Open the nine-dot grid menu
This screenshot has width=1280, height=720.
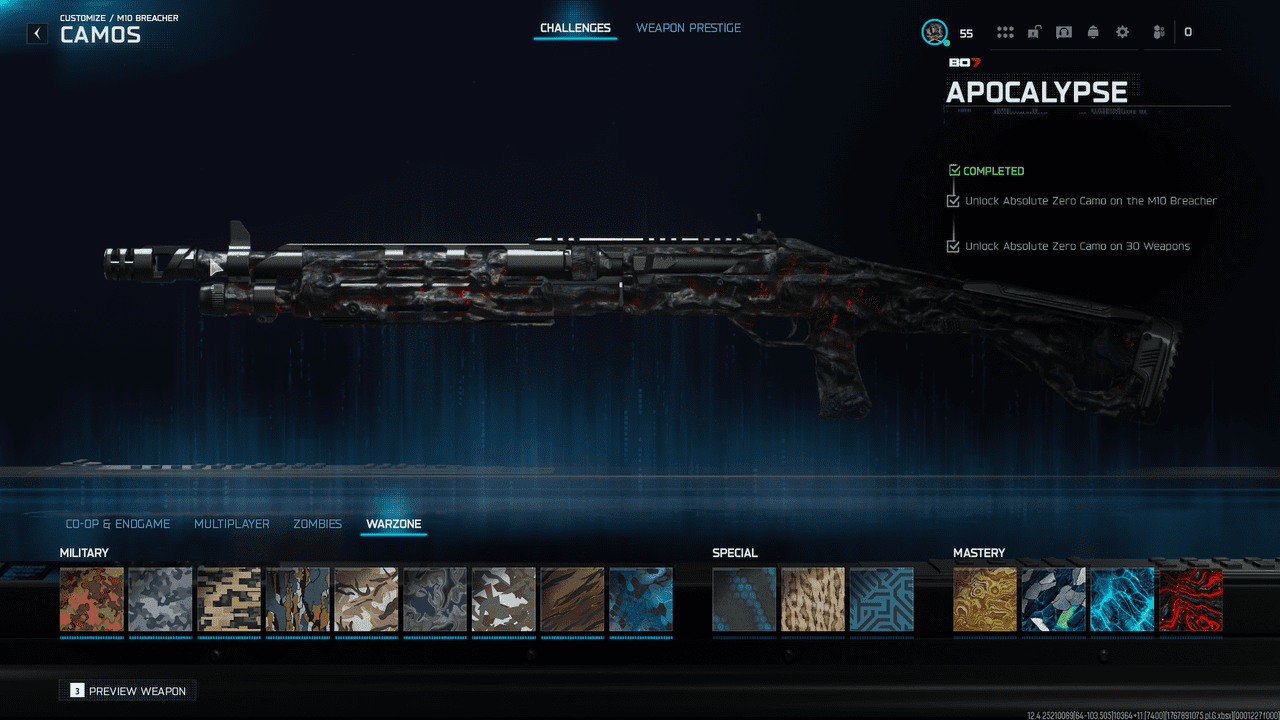[x=1005, y=32]
